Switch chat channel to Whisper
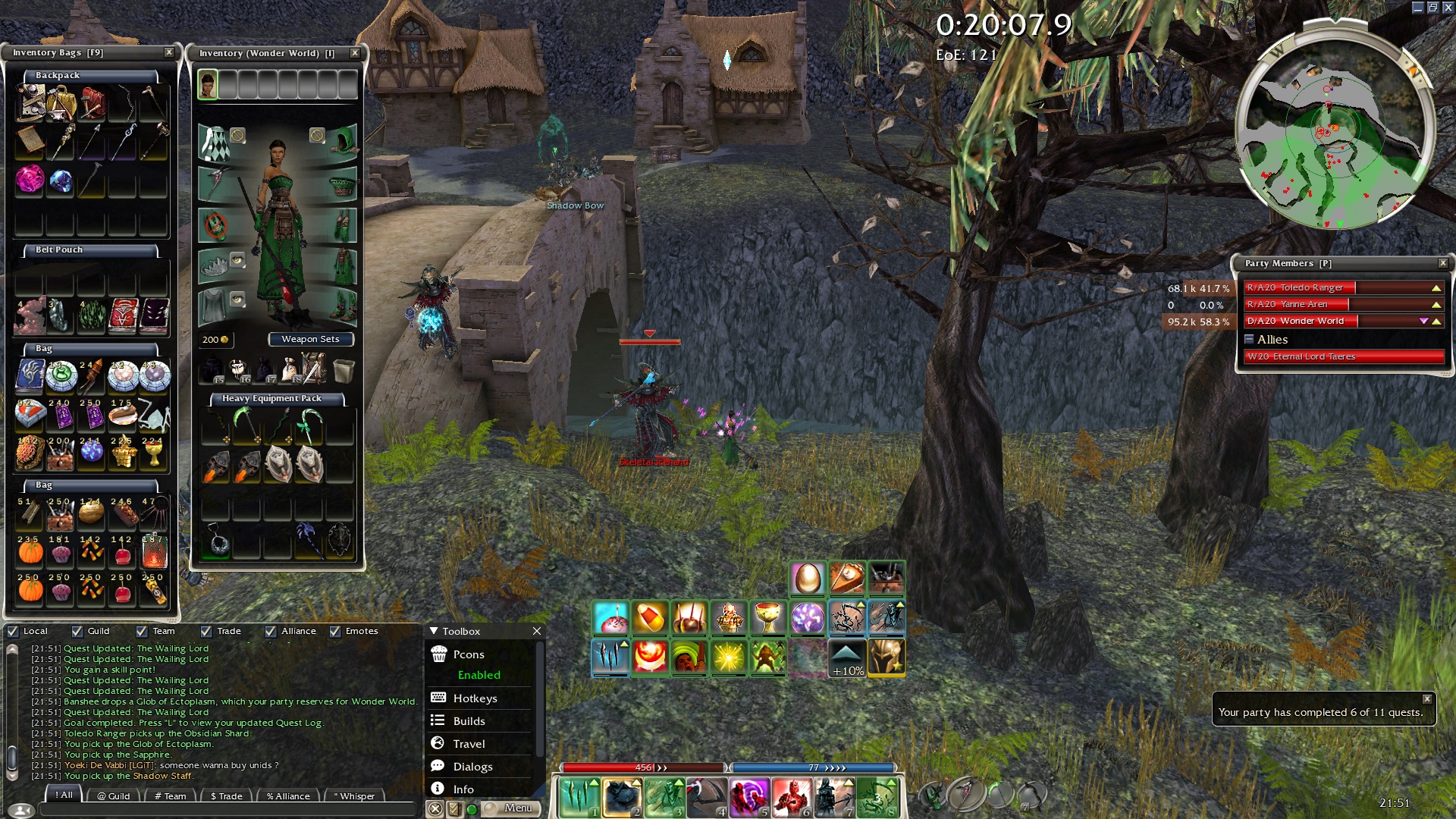 click(354, 795)
